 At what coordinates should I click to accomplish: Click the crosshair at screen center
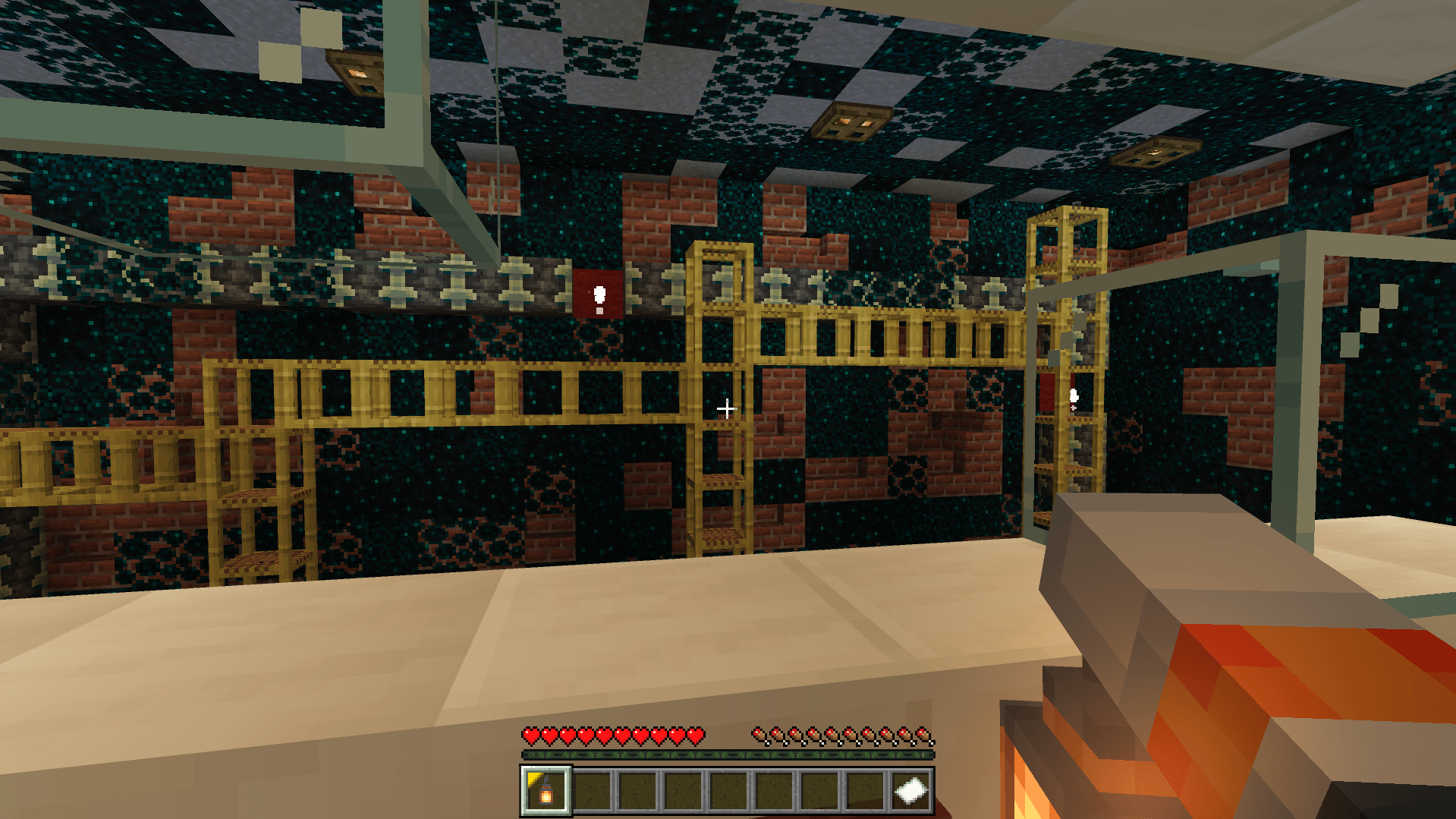click(727, 408)
